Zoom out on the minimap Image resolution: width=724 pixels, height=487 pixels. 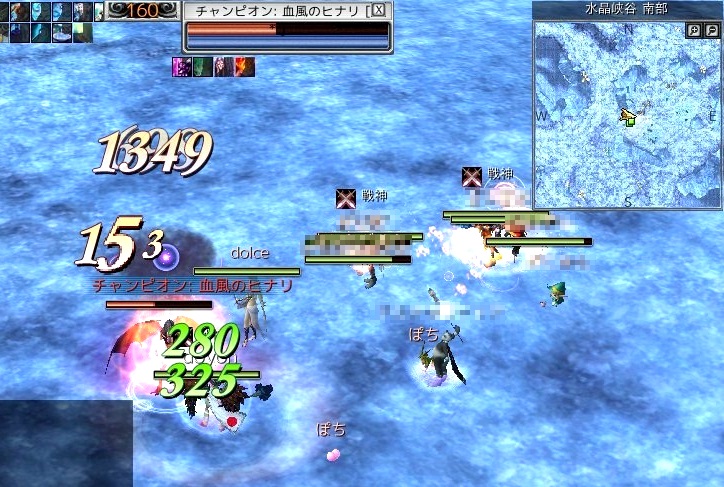pyautogui.click(x=711, y=31)
